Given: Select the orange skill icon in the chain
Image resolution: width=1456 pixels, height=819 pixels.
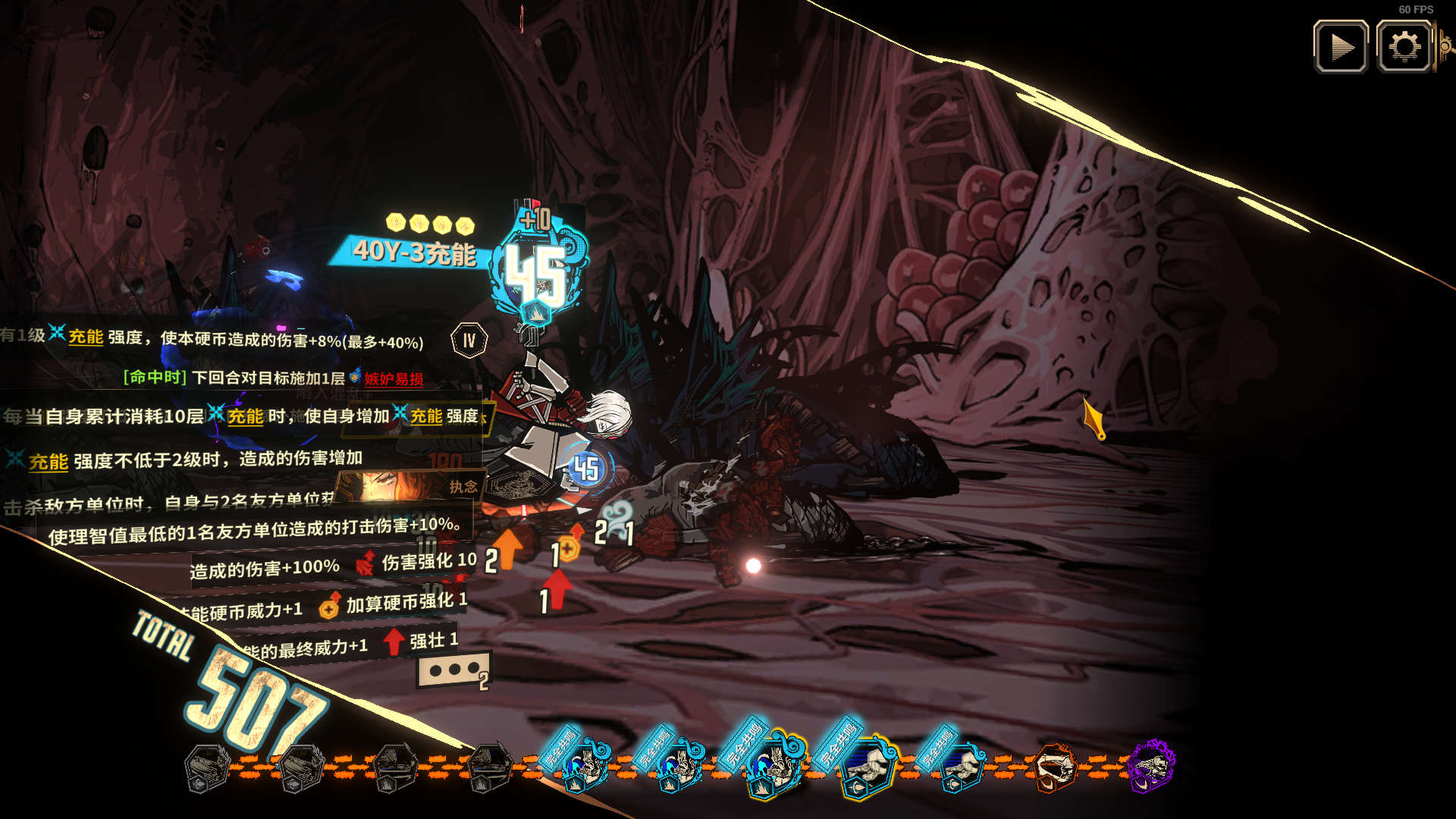Looking at the screenshot, I should 1055,767.
